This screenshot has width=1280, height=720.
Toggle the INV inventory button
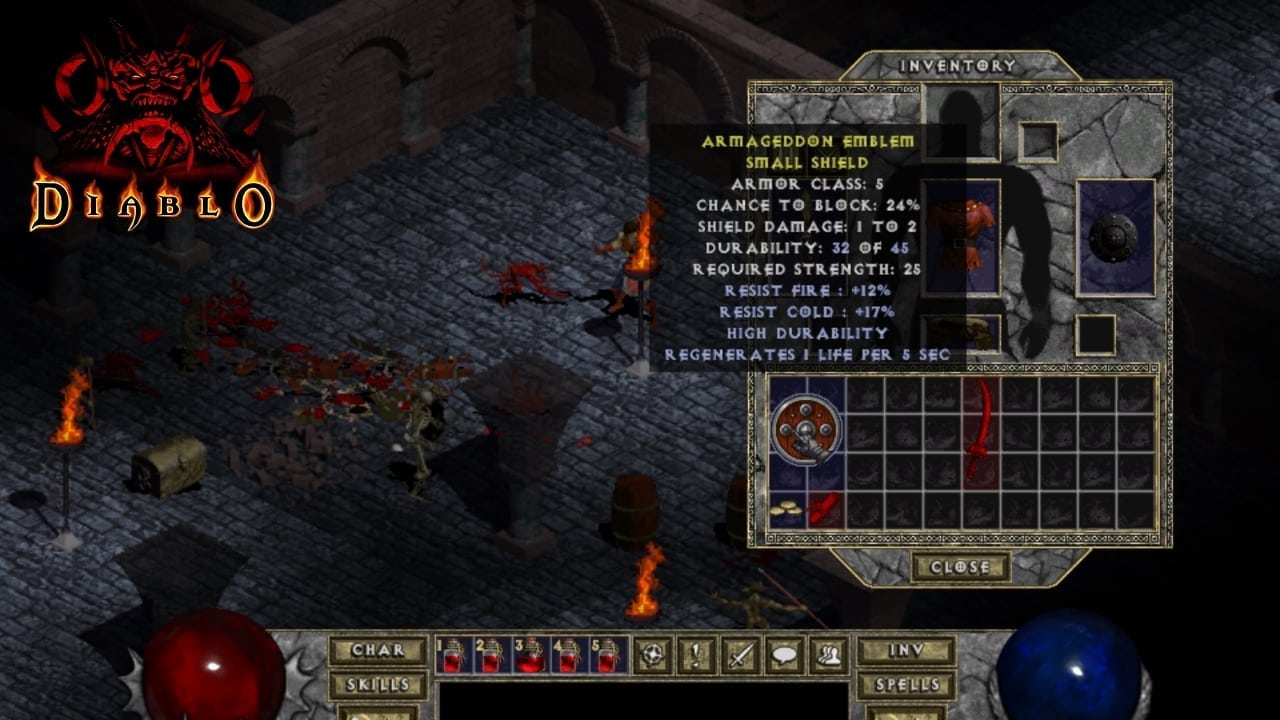click(x=906, y=650)
